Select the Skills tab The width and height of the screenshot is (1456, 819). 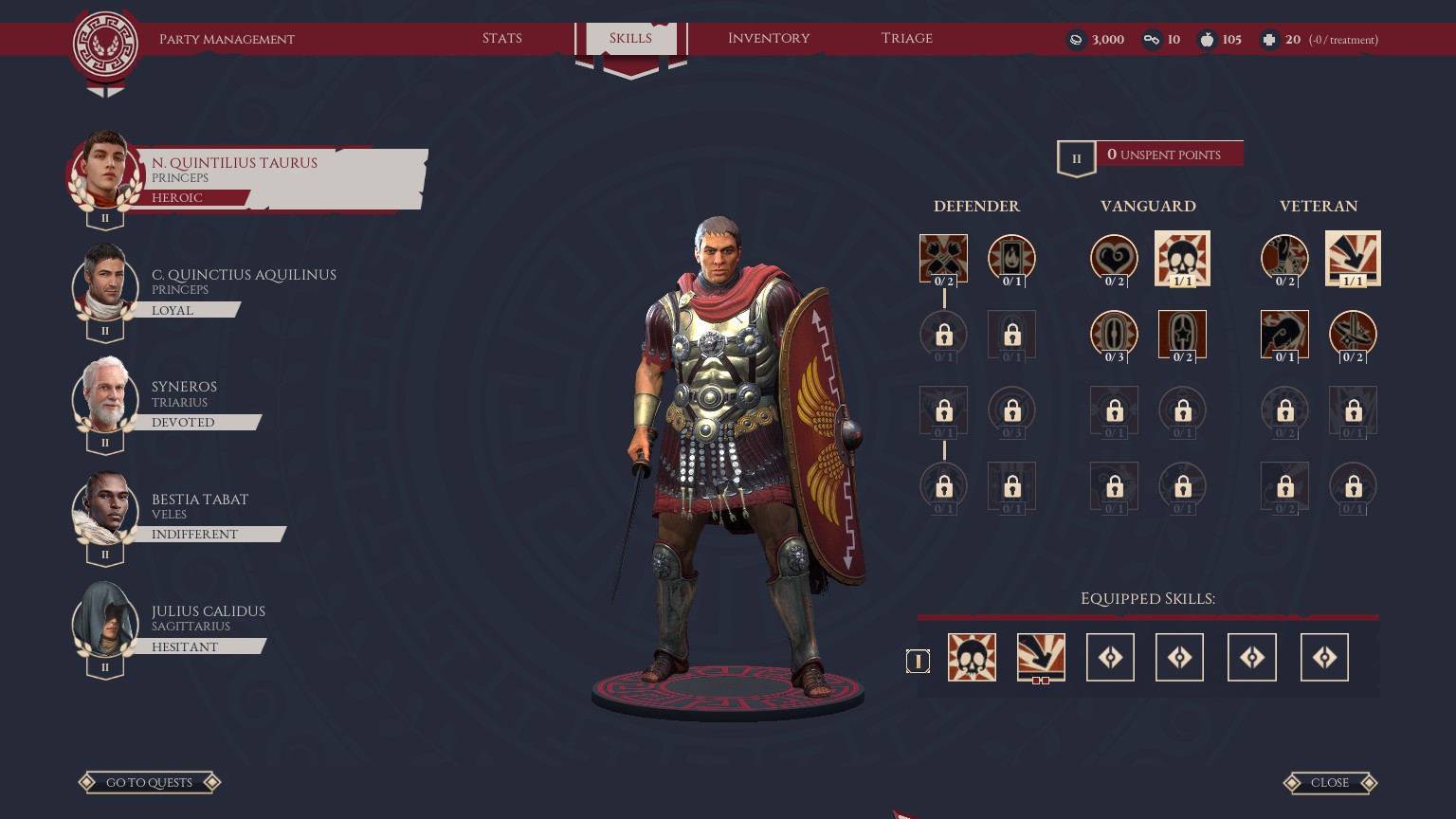[630, 39]
